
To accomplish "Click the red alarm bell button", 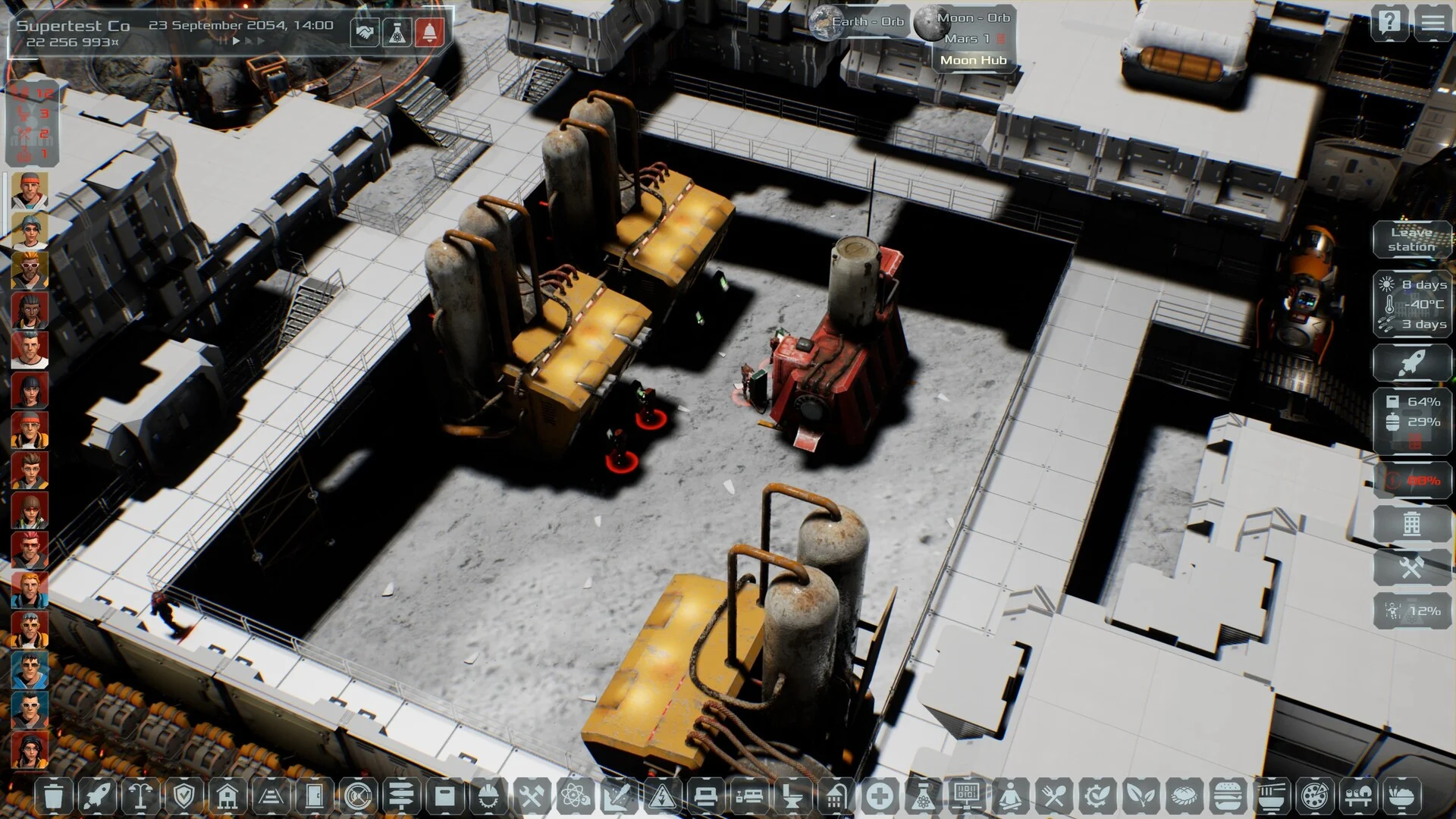I will 429,33.
